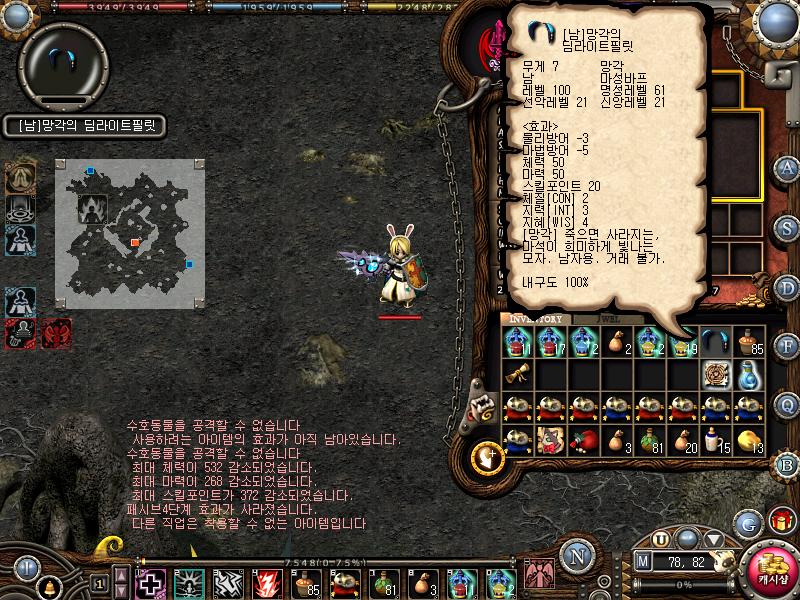
Task: Select the yellow item stack of 13
Action: coord(749,440)
